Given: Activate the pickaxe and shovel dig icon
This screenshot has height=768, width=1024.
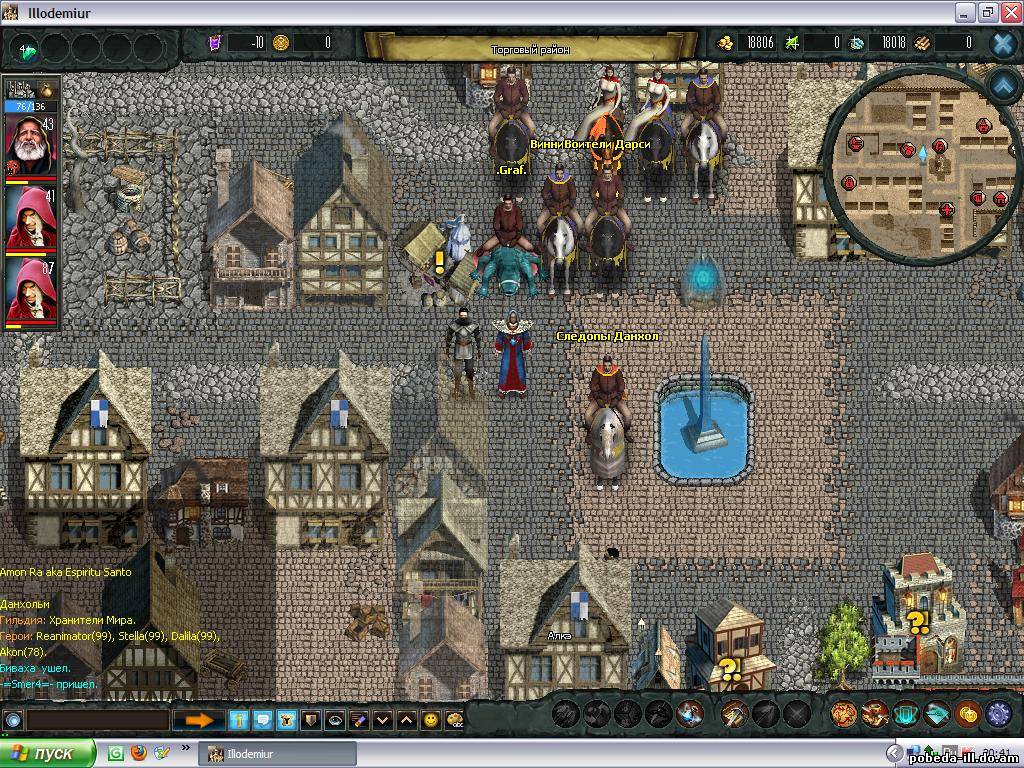Looking at the screenshot, I should 735,713.
